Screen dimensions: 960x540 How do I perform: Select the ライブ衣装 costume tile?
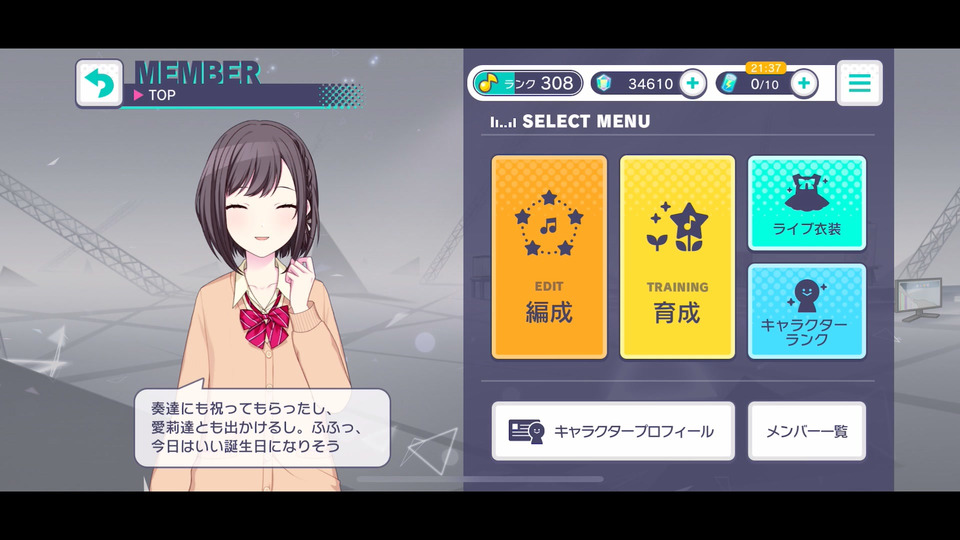pos(806,203)
